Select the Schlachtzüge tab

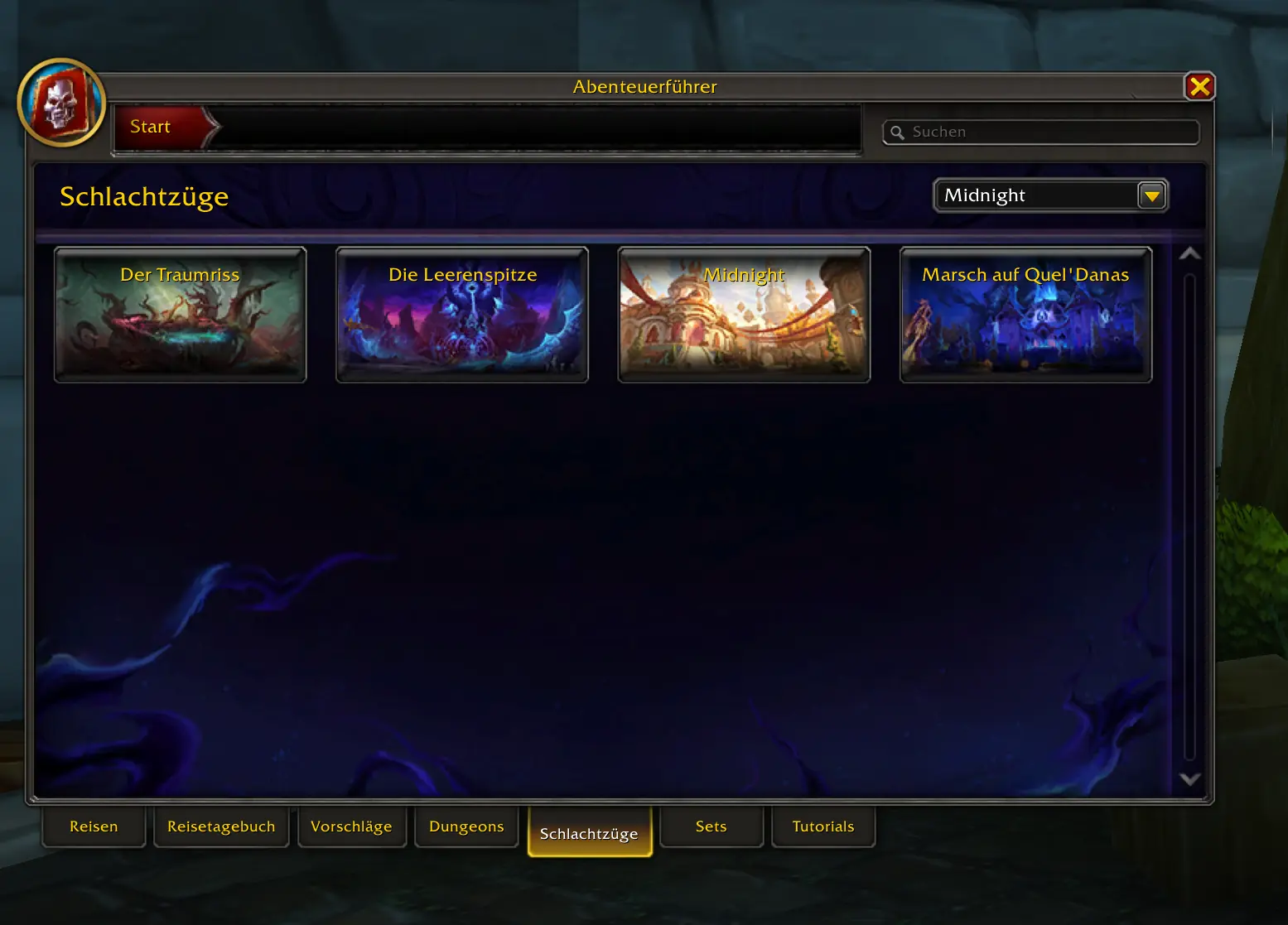(589, 833)
